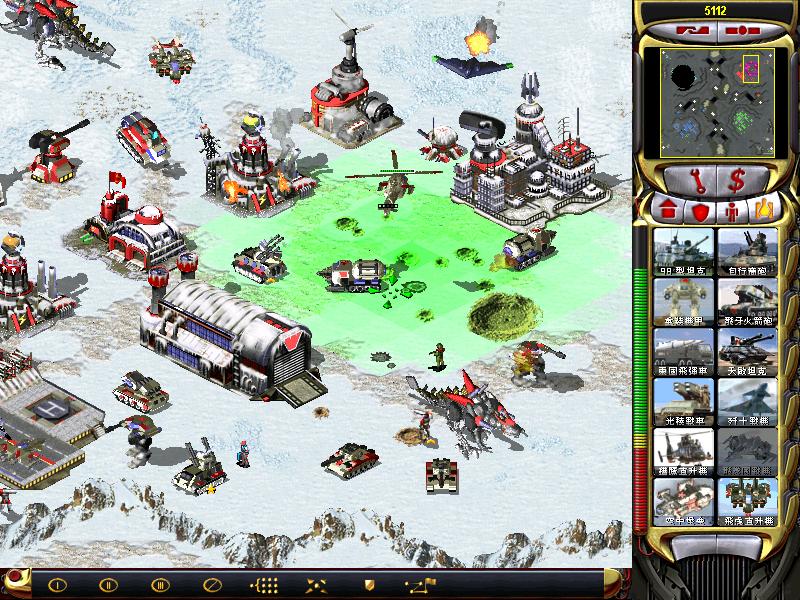Viewport: 800px width, 600px height.
Task: Click the radar minimap
Action: (x=714, y=102)
